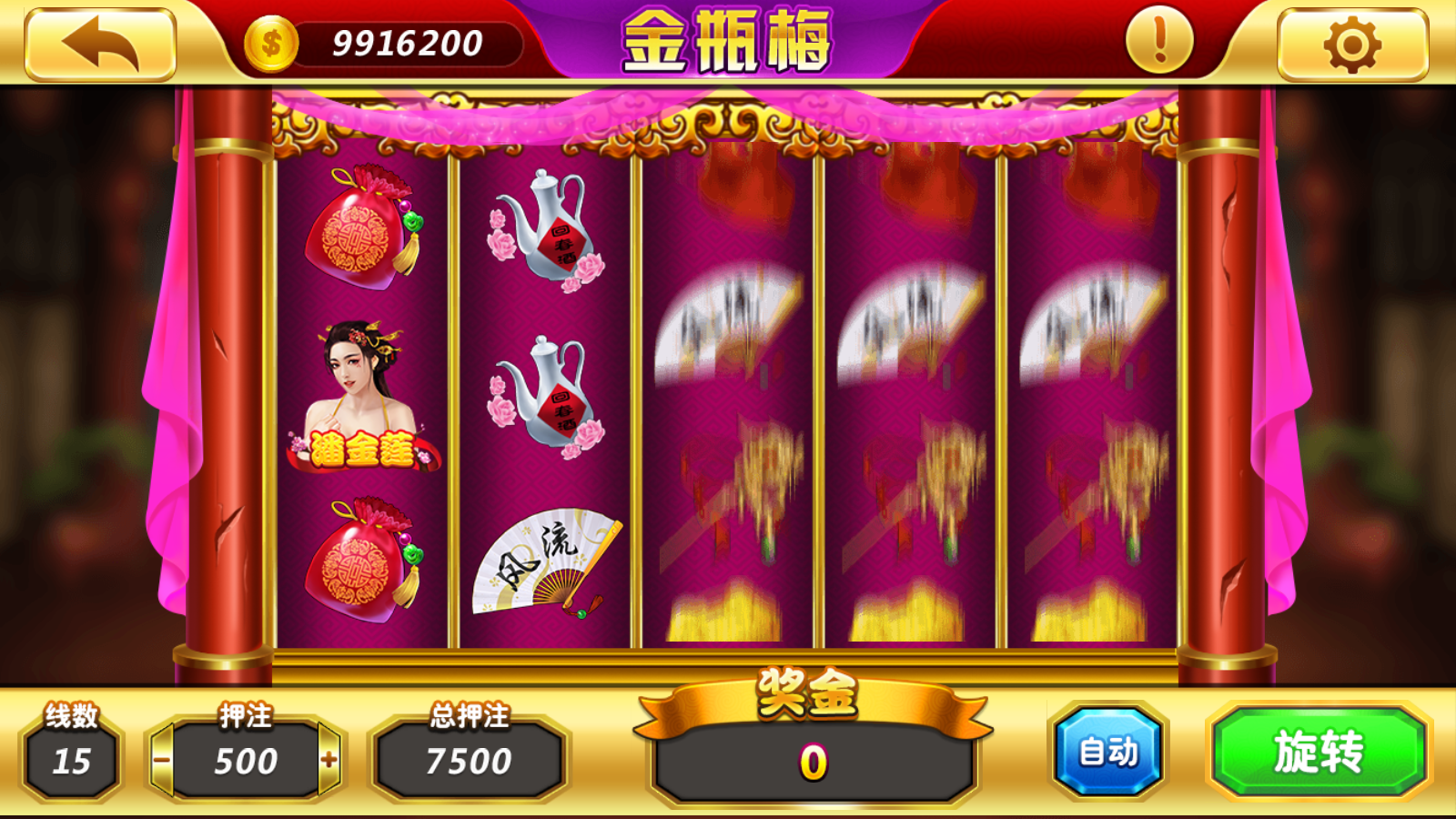Screen dimensions: 1456x819
Task: Click the back arrow to exit the game
Action: click(100, 41)
